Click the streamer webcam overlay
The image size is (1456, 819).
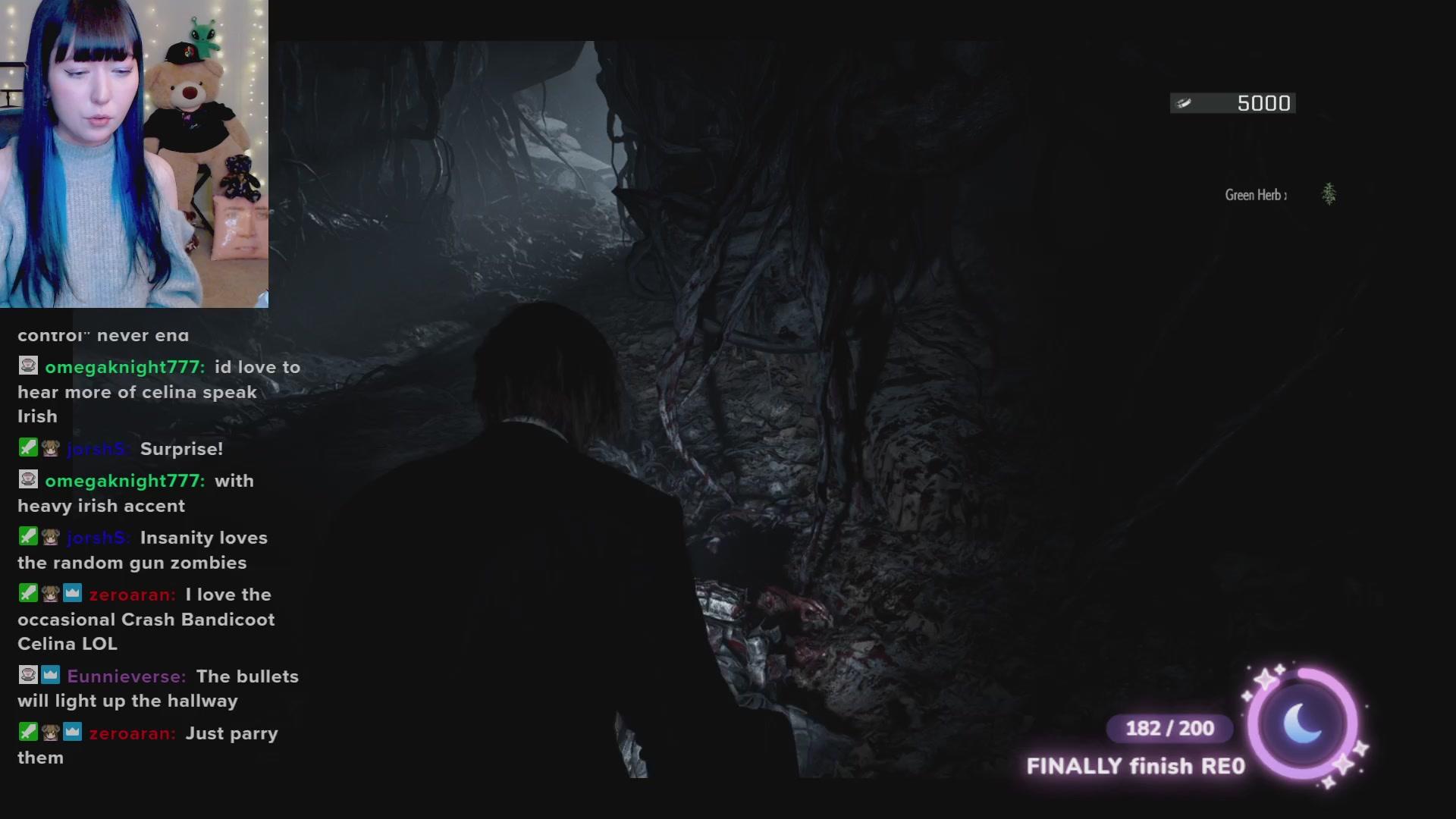coord(133,152)
